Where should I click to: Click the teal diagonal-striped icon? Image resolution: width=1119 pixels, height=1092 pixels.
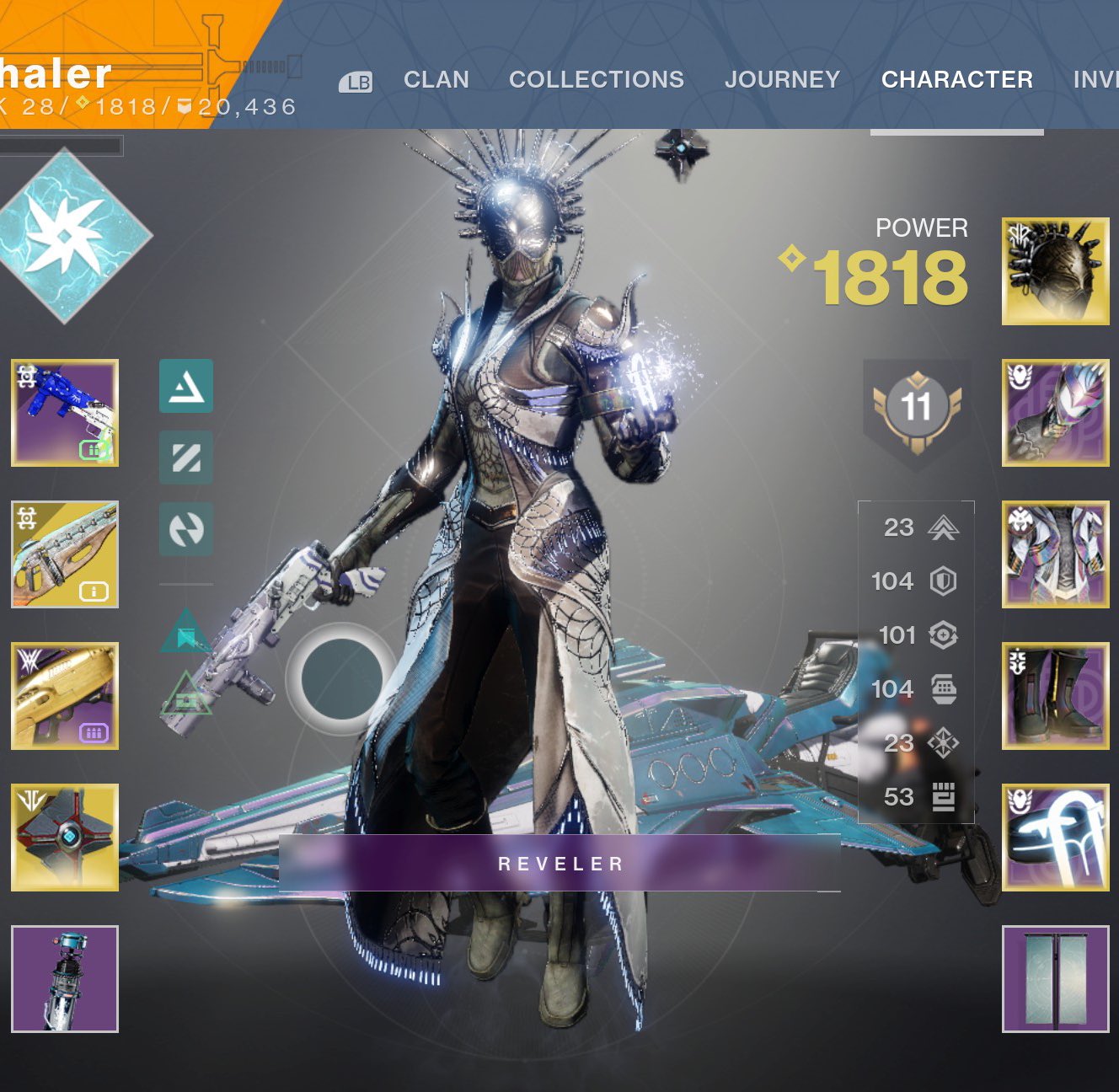click(x=187, y=458)
